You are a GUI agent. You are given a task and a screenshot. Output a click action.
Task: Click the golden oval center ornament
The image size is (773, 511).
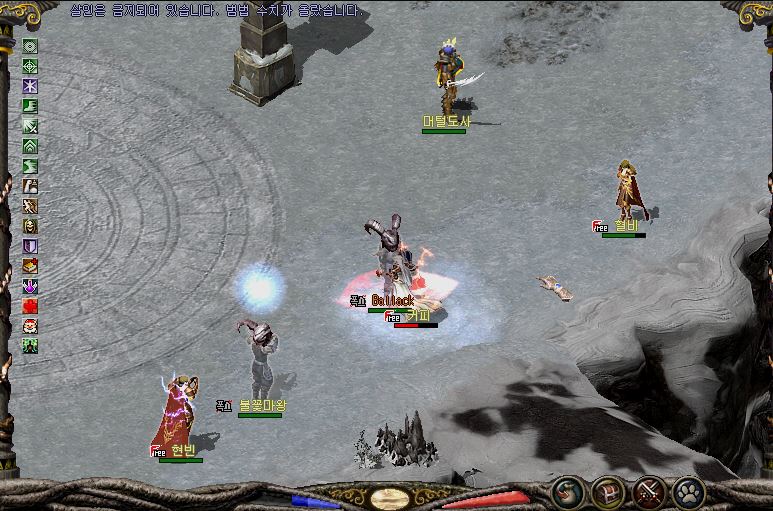(387, 497)
